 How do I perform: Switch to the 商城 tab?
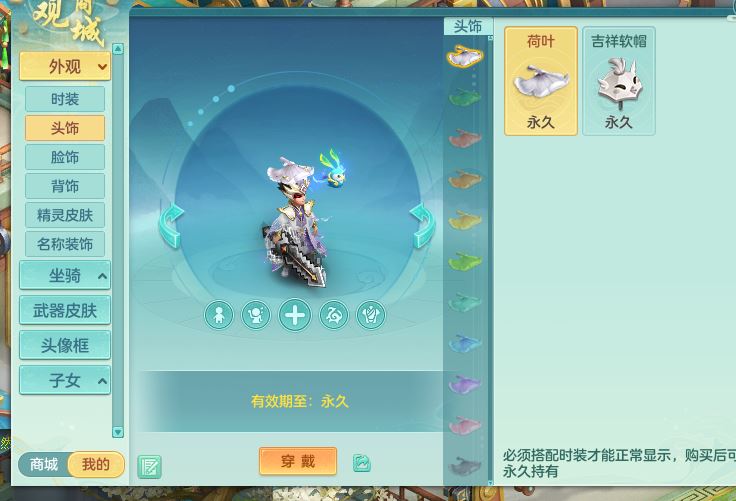[x=44, y=465]
